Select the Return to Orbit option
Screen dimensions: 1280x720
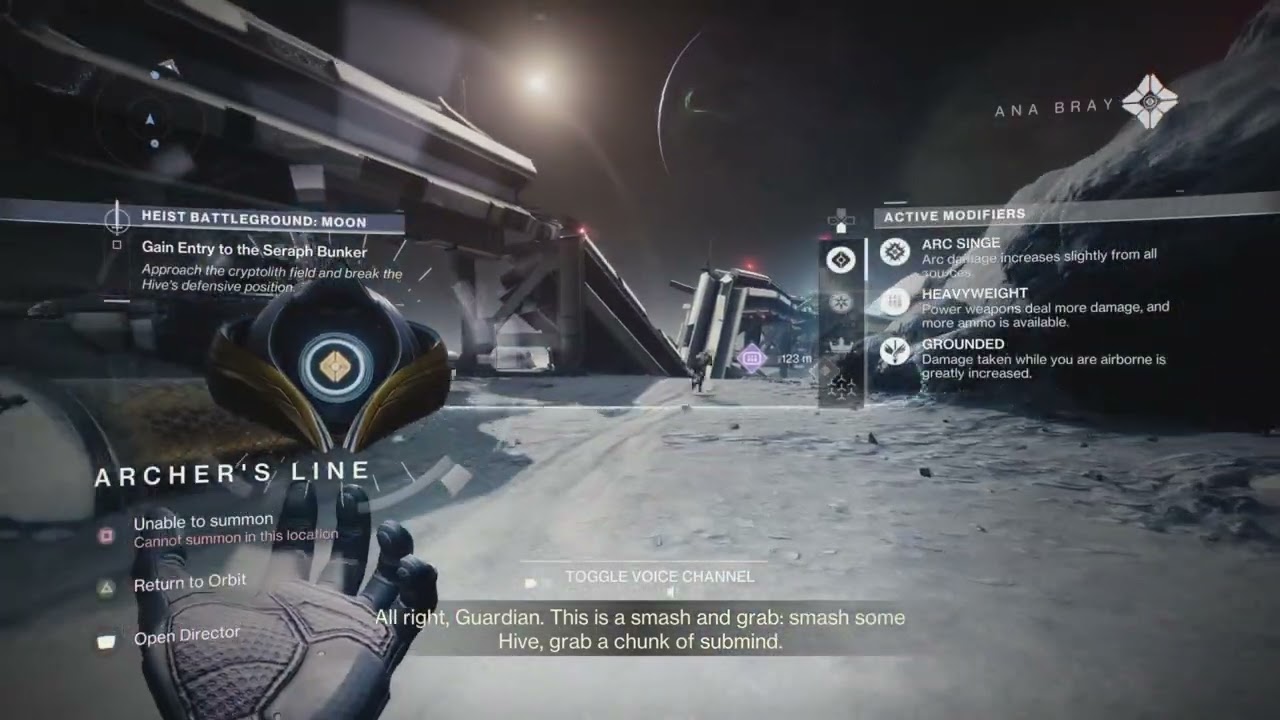coord(189,583)
